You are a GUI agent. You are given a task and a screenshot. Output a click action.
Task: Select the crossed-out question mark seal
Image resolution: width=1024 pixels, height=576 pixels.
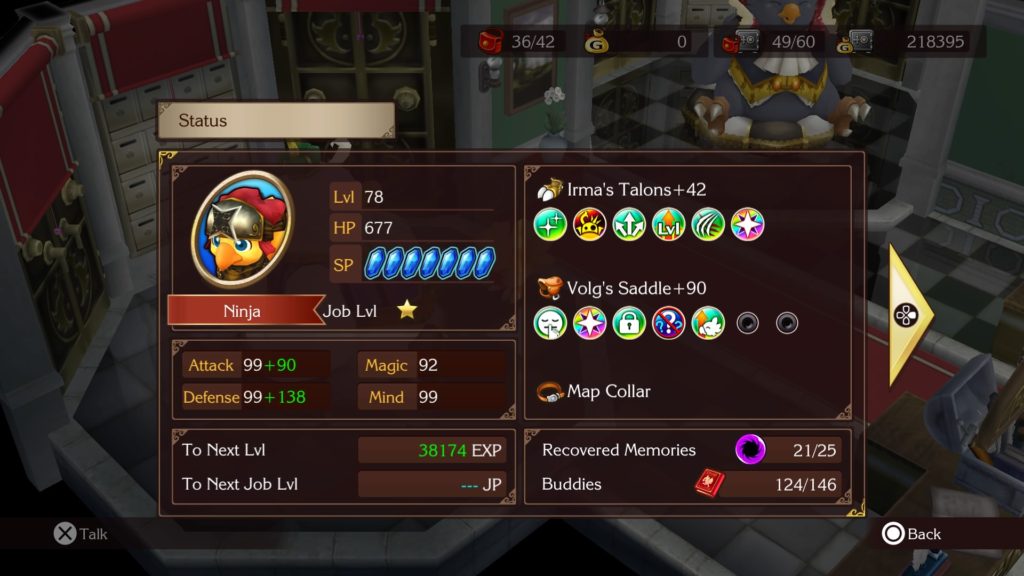[x=668, y=323]
